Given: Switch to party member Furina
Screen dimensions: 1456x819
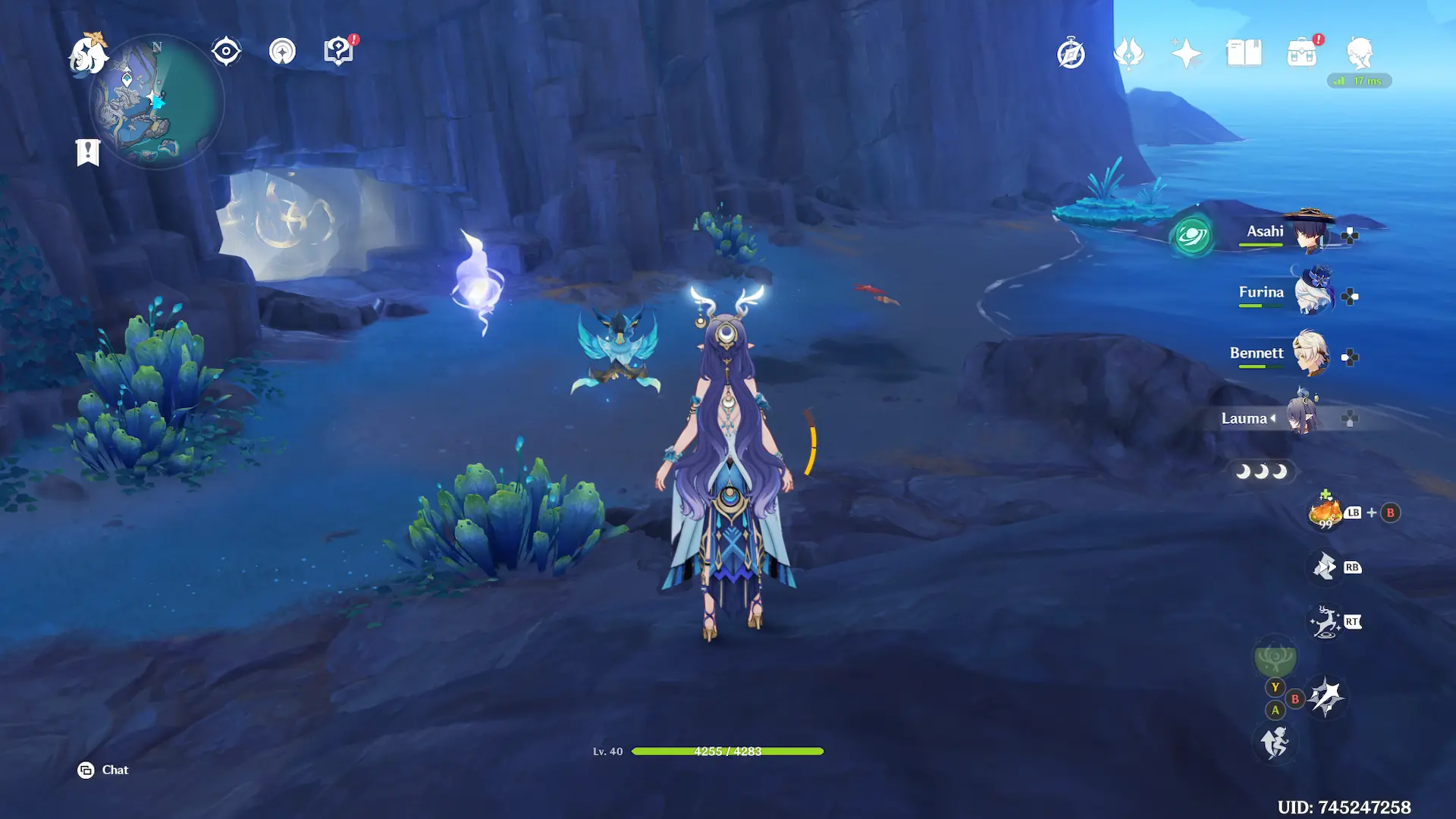Looking at the screenshot, I should [x=1289, y=293].
